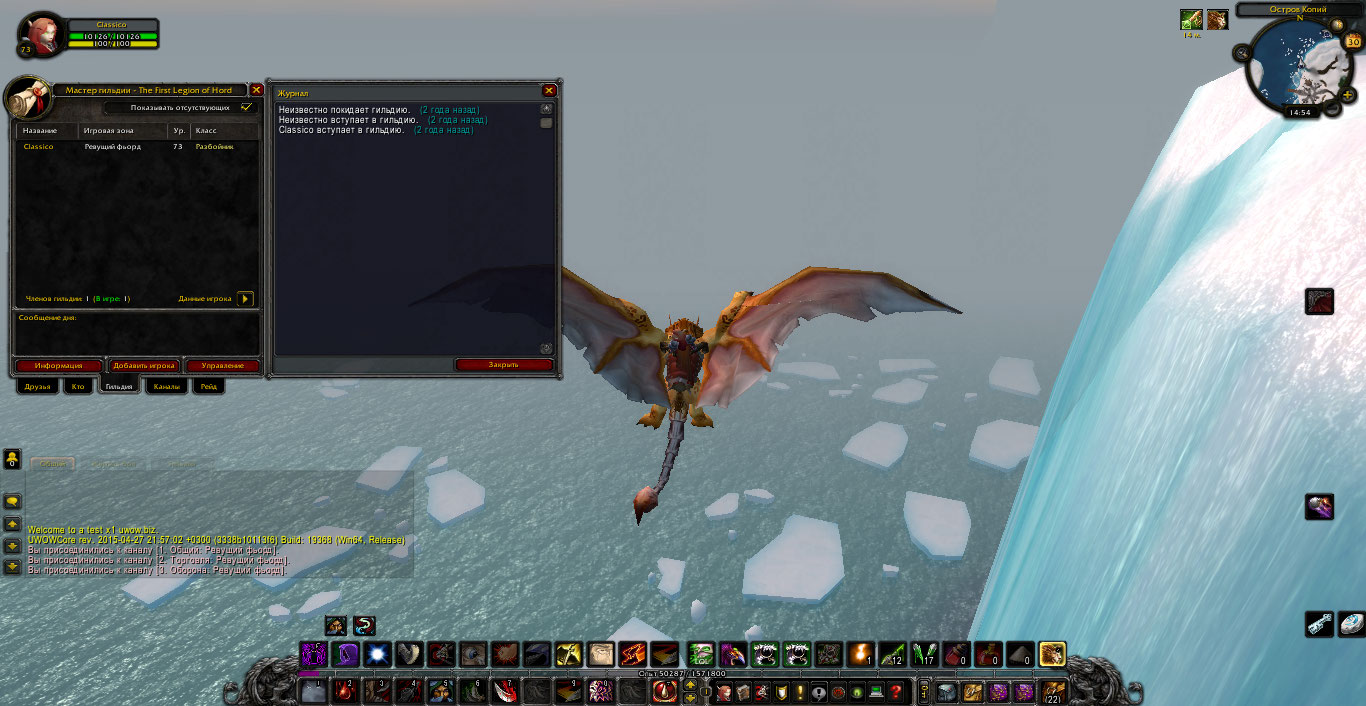Toggle the Показывать отсутствующих checkbox
1366x706 pixels.
247,107
